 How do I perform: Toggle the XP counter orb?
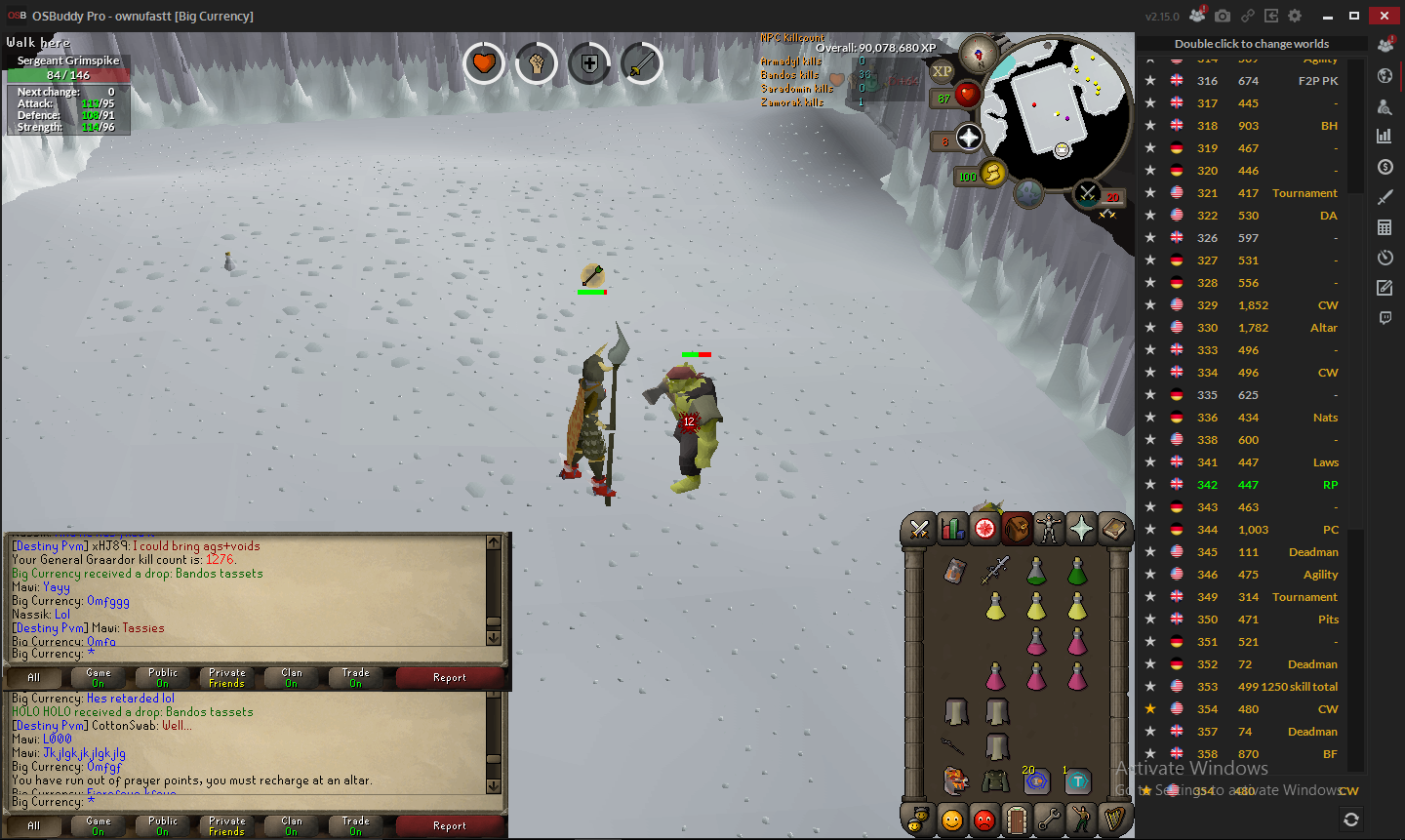click(x=942, y=71)
